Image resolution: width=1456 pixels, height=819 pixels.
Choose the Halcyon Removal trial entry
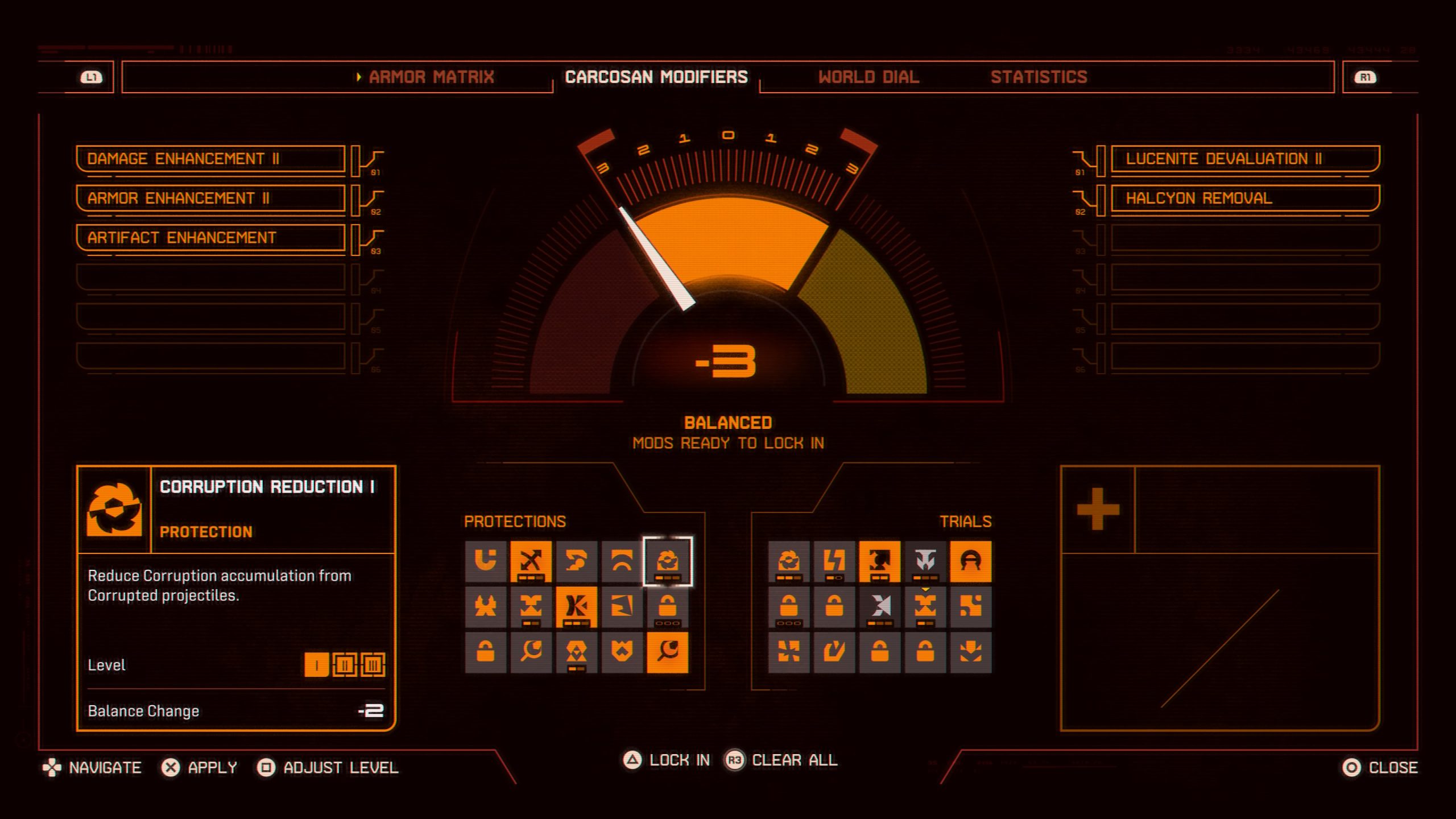1244,198
